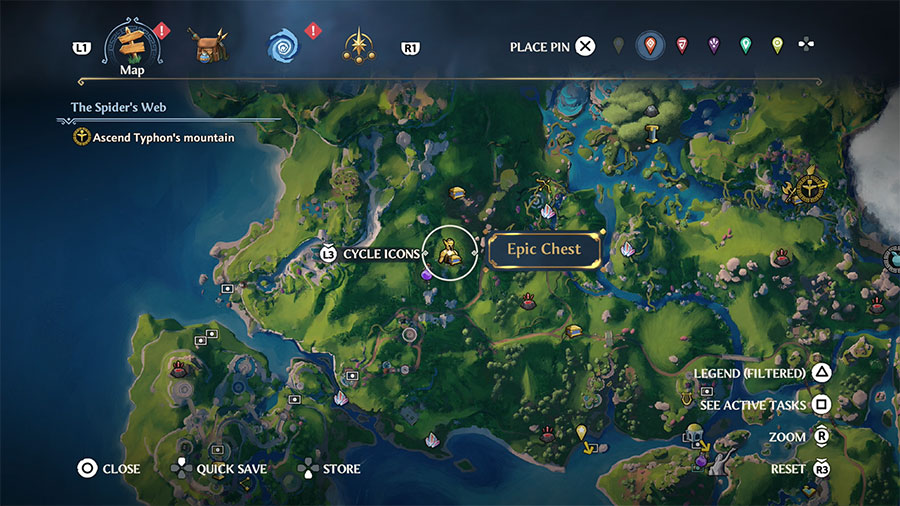Pick the yellow map pin
Image resolution: width=900 pixels, height=506 pixels.
click(x=777, y=46)
